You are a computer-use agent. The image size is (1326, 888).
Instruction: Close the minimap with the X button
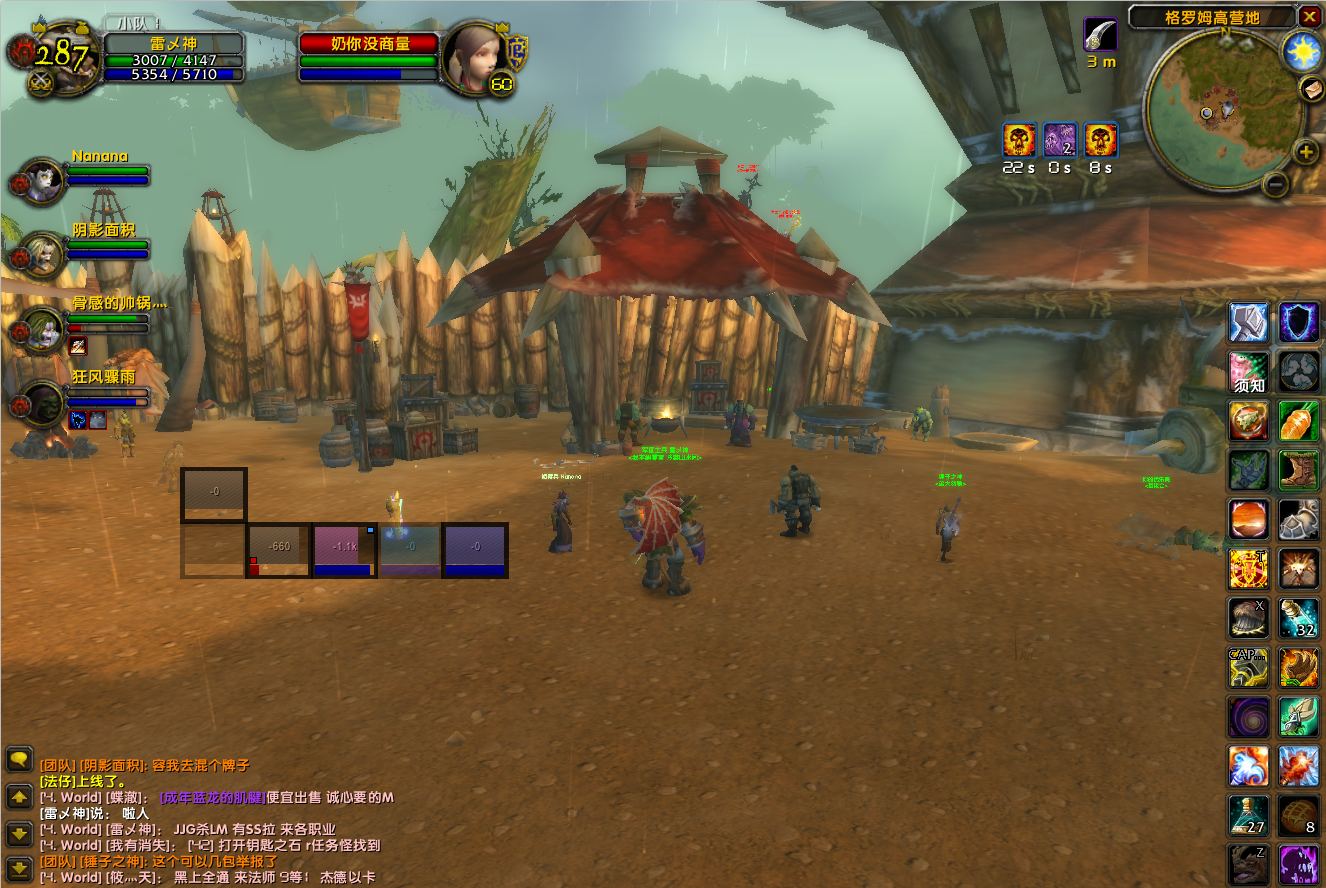click(x=1309, y=16)
